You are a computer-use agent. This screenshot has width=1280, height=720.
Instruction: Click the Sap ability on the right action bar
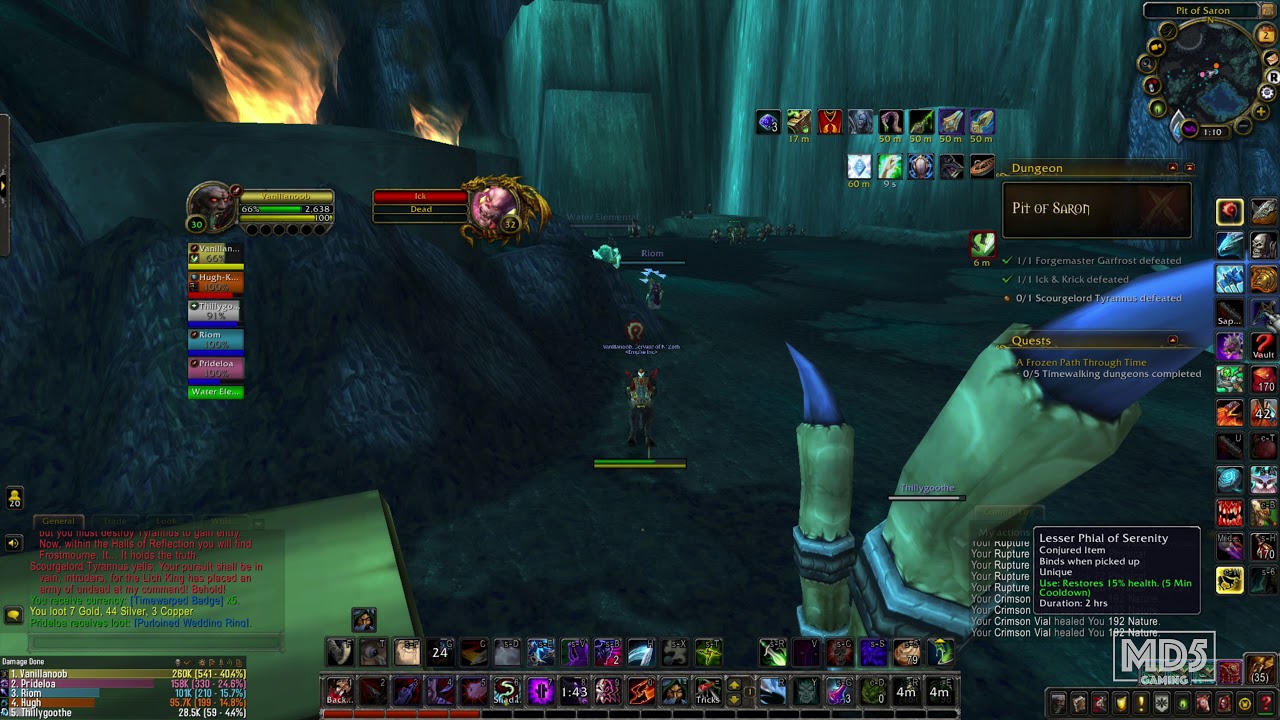point(1229,312)
